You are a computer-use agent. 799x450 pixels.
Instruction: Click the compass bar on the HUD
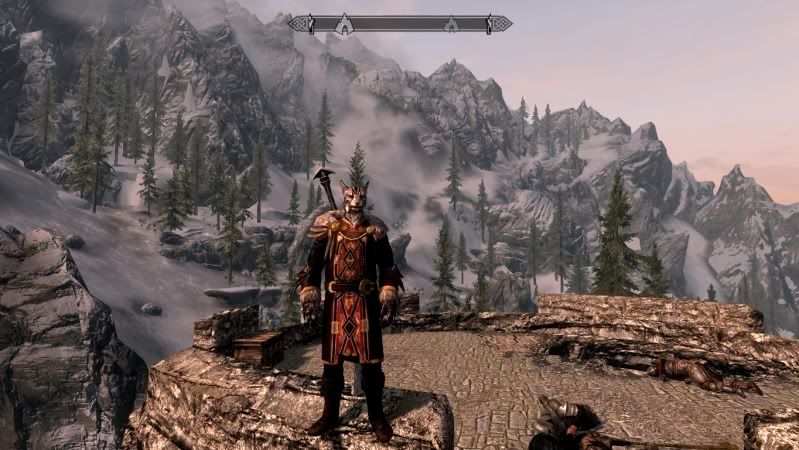(x=400, y=23)
